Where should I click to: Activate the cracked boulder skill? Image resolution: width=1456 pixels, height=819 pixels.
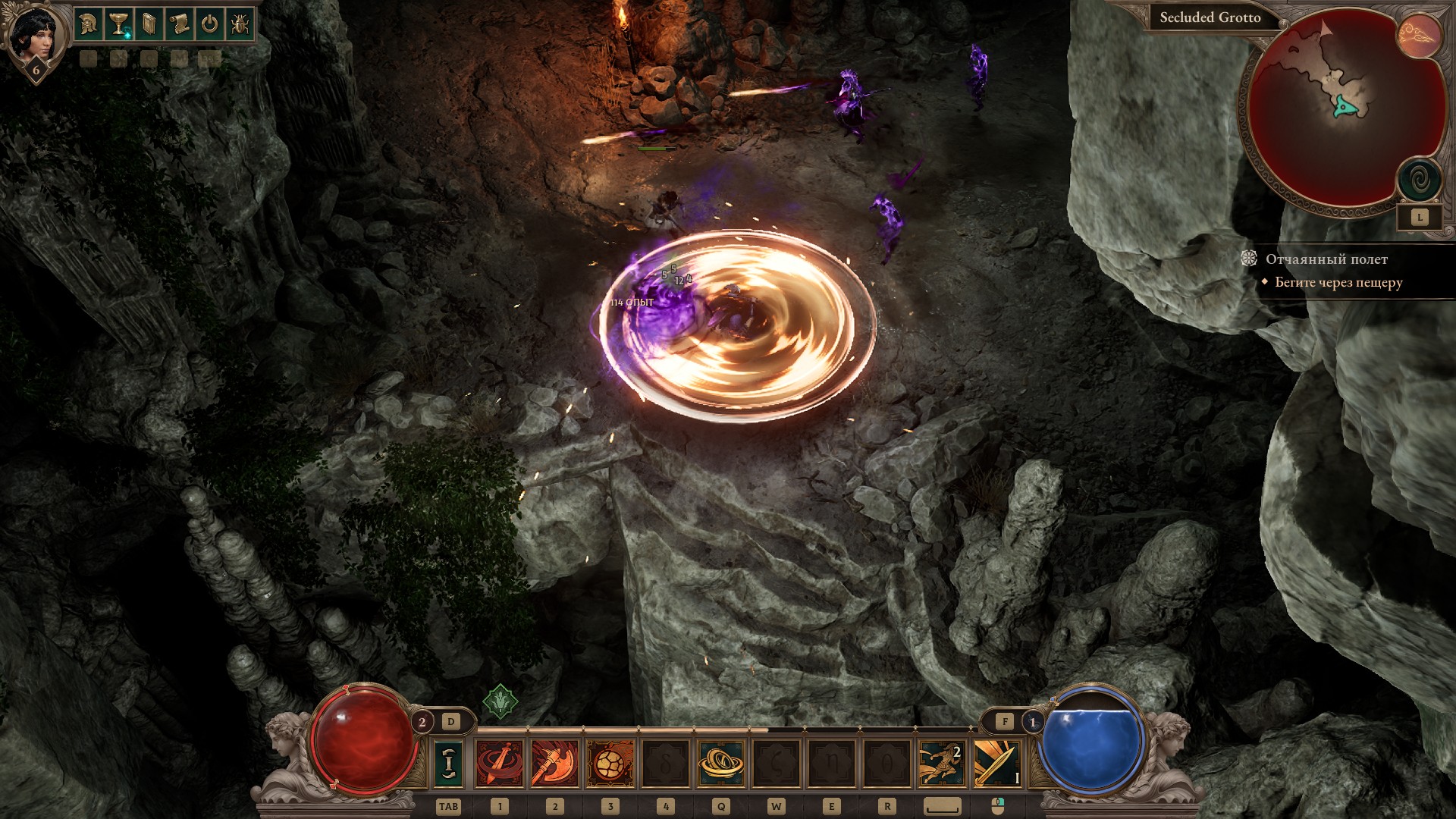click(x=610, y=763)
